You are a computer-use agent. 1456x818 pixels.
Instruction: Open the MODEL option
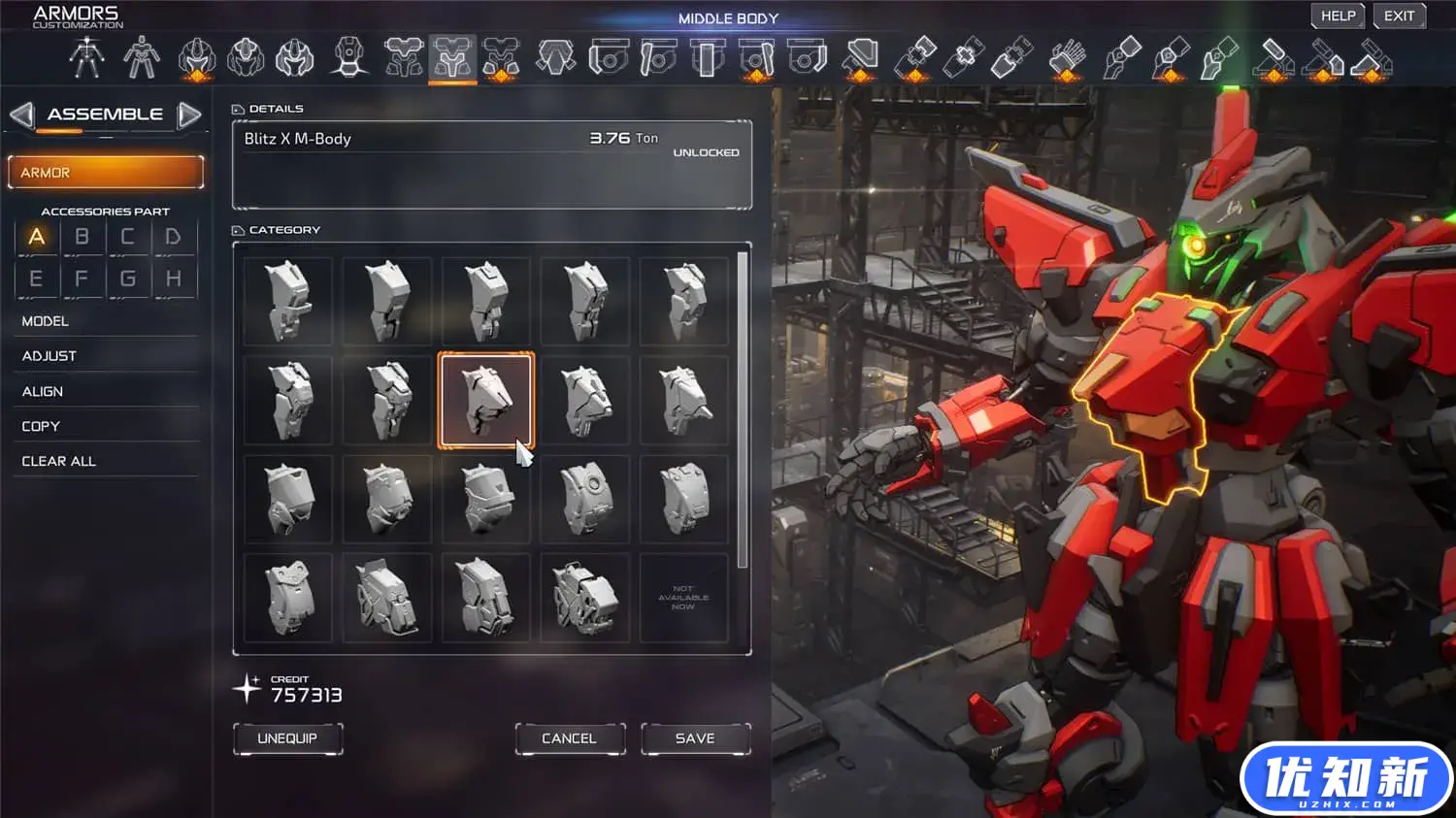pos(46,321)
